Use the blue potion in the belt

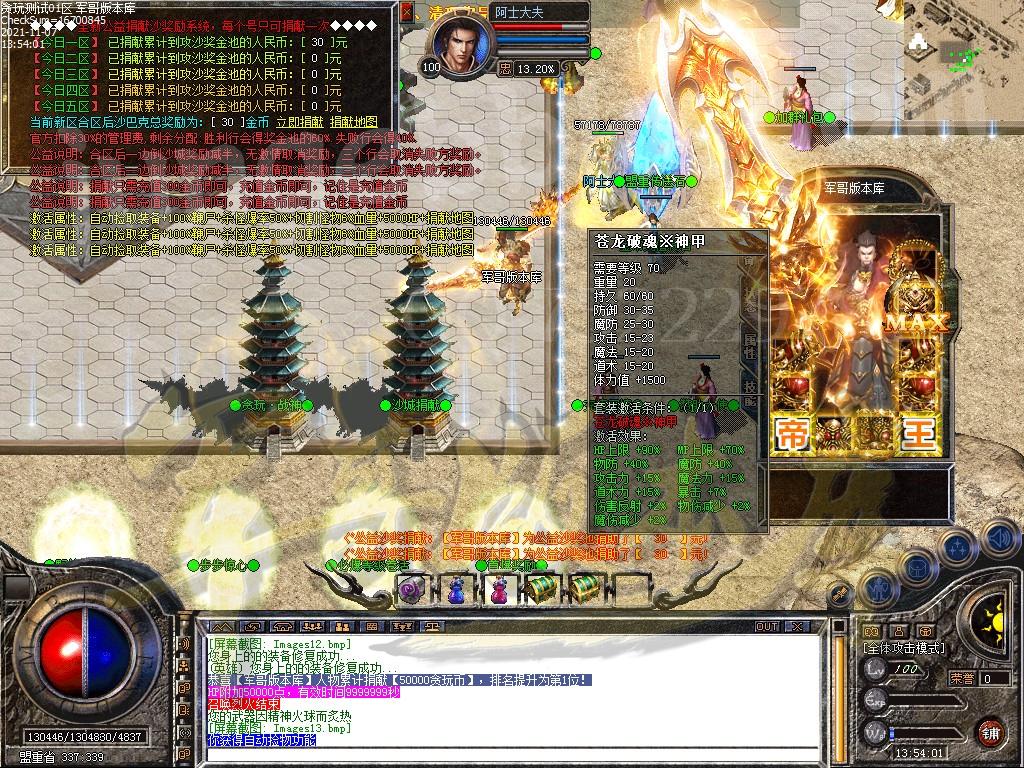tap(455, 591)
